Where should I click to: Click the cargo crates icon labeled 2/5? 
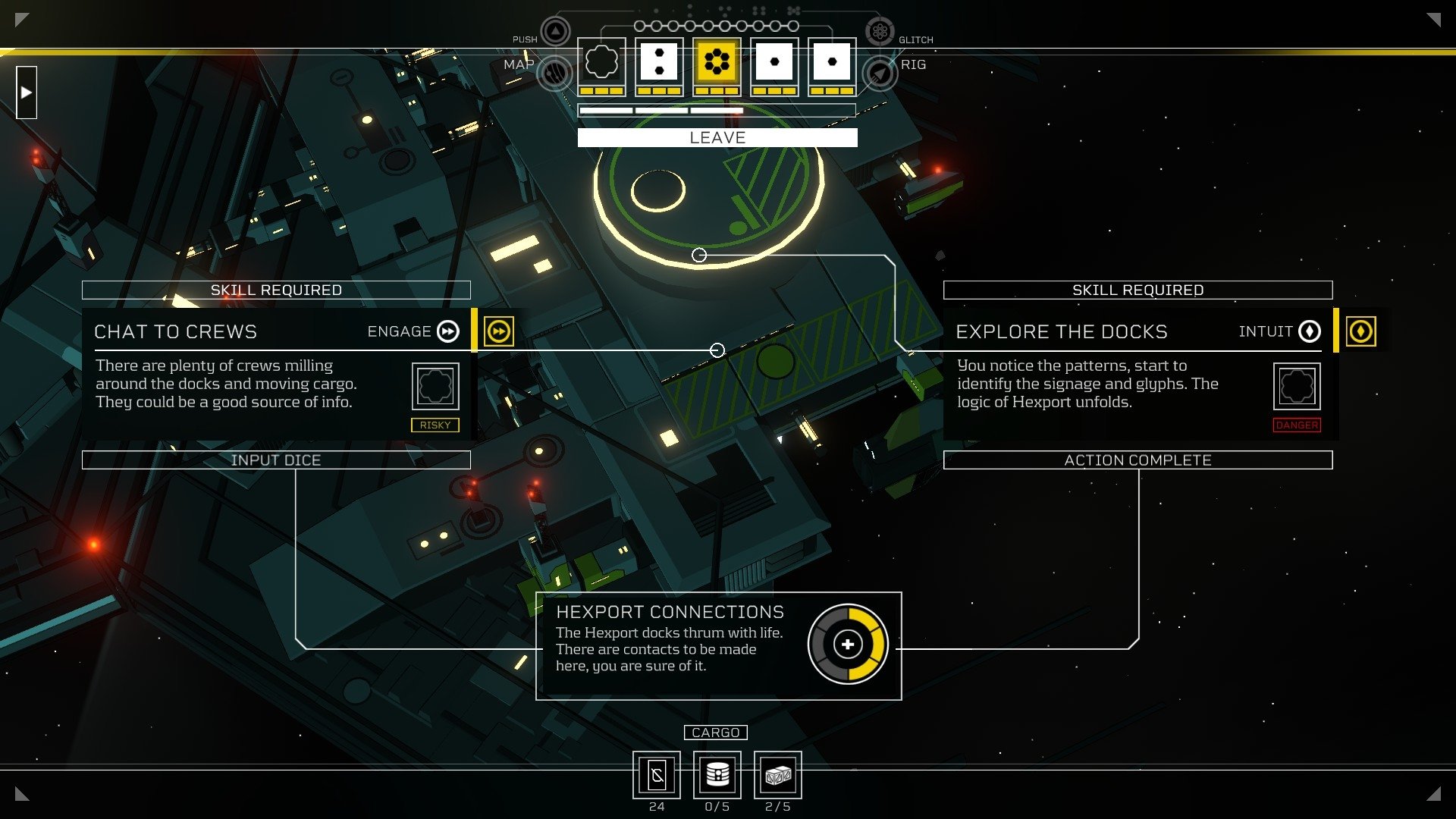(777, 775)
